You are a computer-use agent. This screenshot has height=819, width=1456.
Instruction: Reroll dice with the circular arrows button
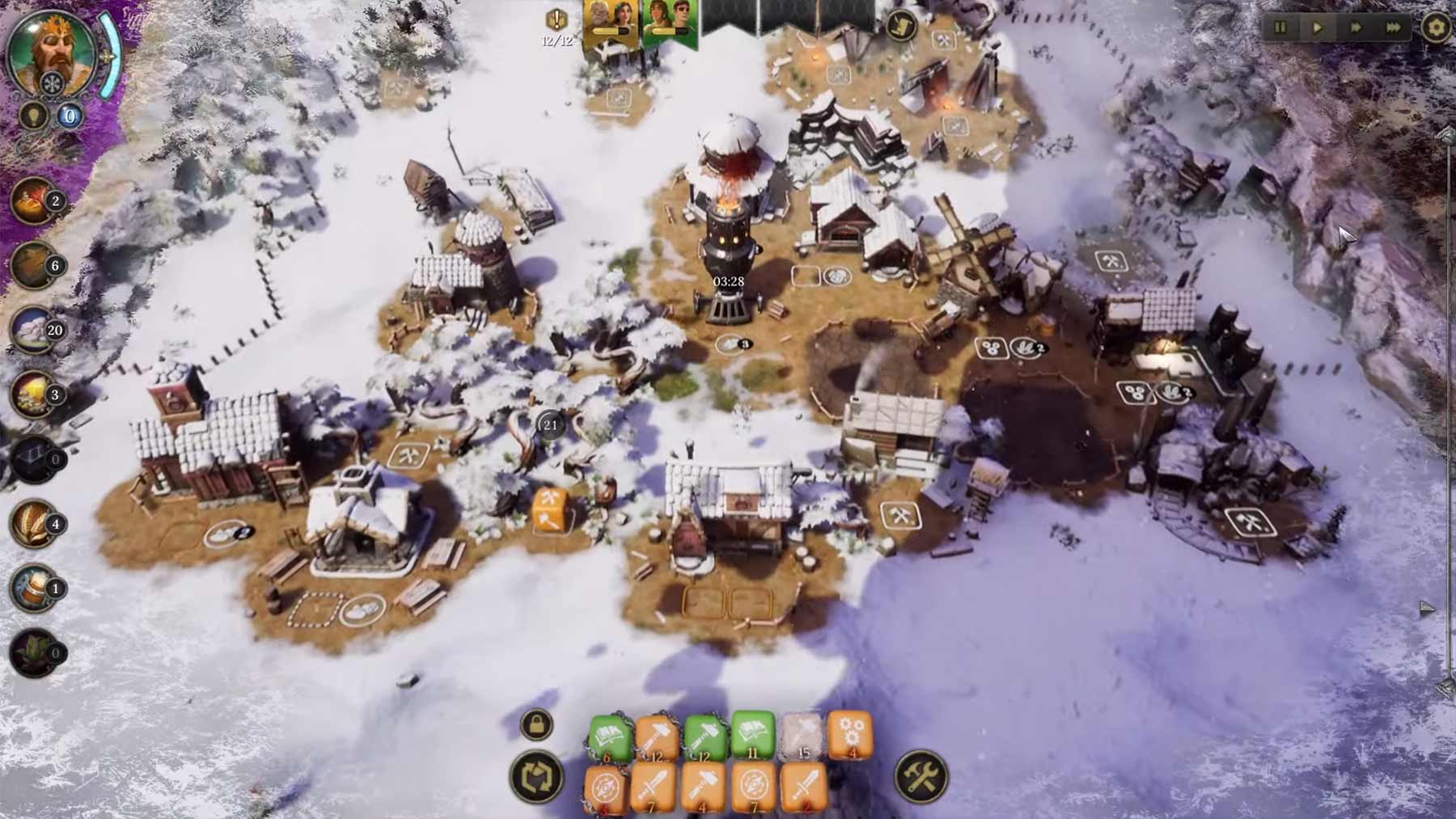[x=536, y=778]
